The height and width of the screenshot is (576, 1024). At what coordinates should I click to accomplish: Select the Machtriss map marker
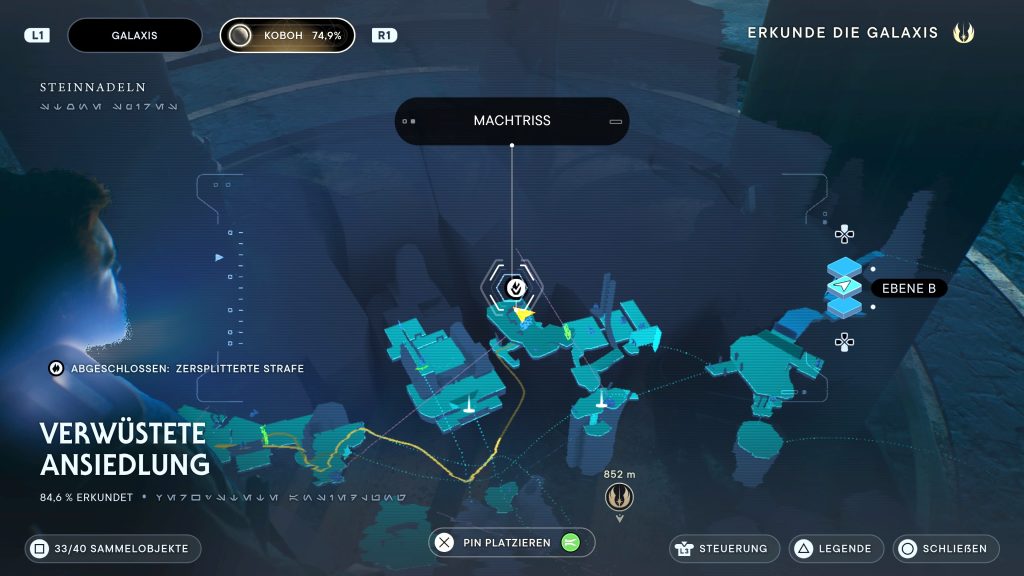tap(514, 287)
